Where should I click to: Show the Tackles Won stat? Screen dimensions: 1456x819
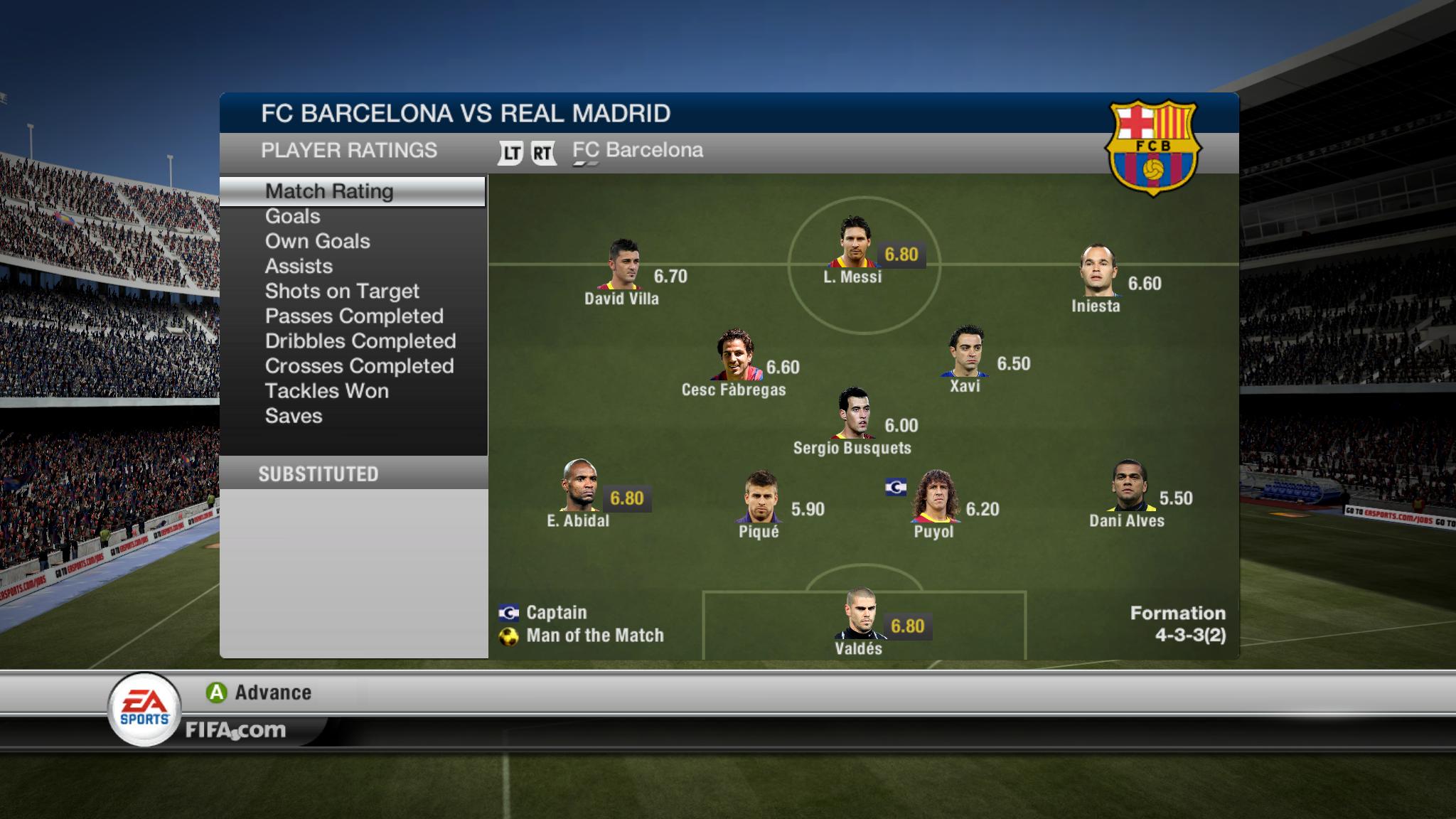[326, 390]
